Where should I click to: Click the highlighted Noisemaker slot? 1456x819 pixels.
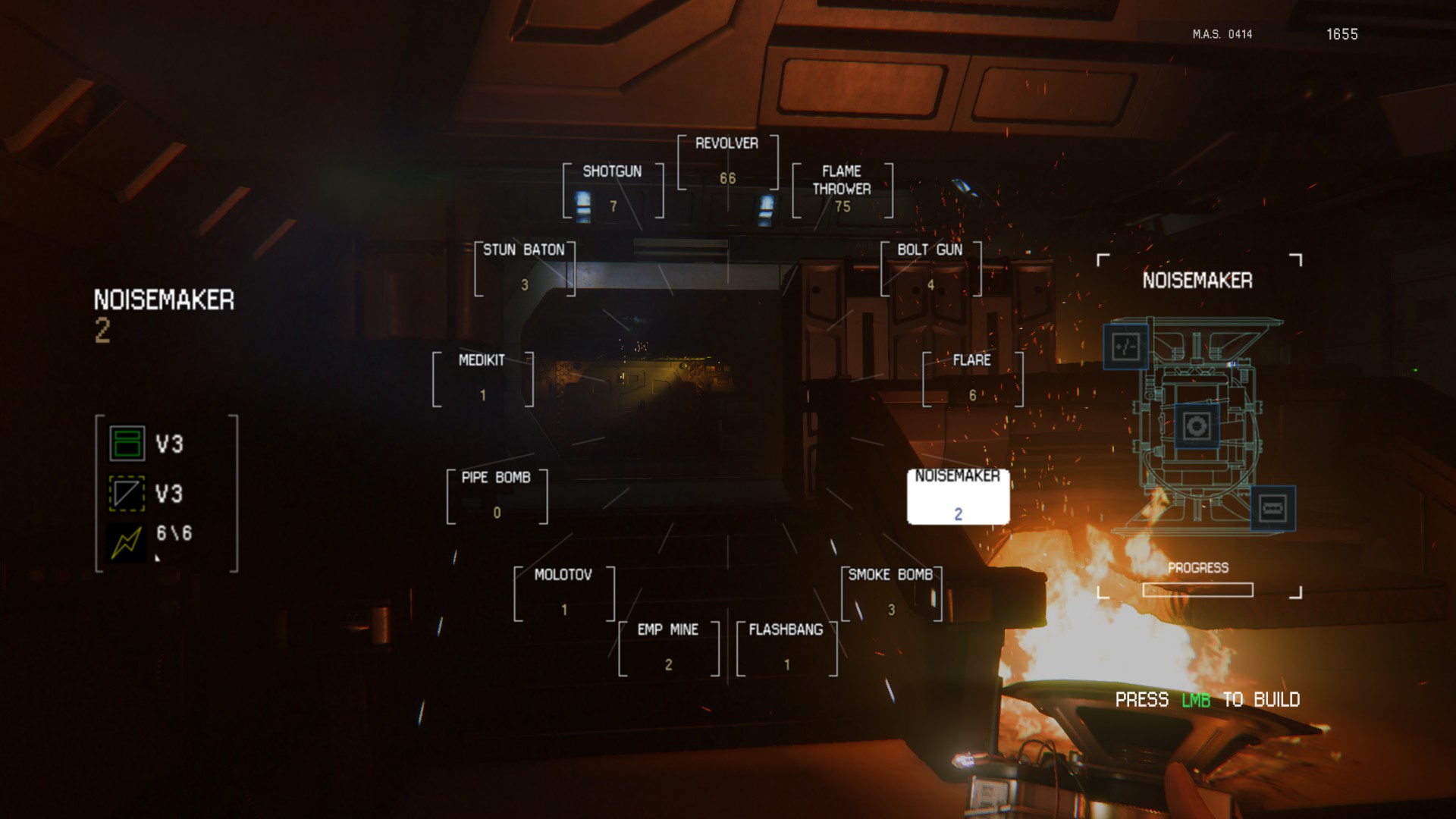[x=958, y=496]
